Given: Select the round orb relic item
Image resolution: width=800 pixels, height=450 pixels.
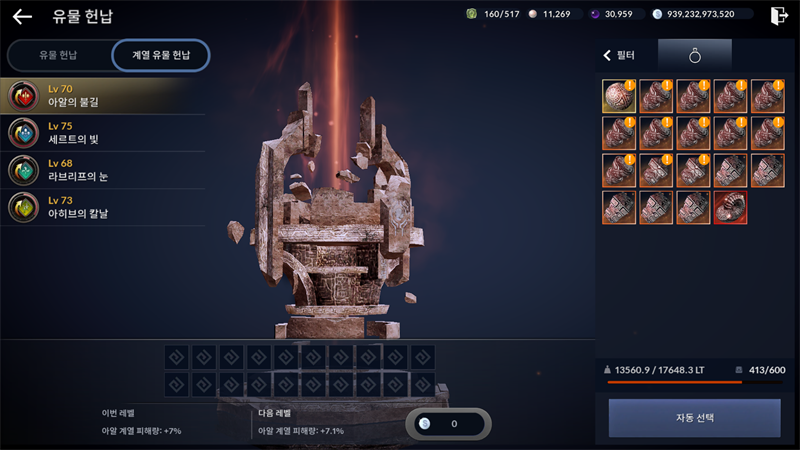Looking at the screenshot, I should click(x=618, y=96).
